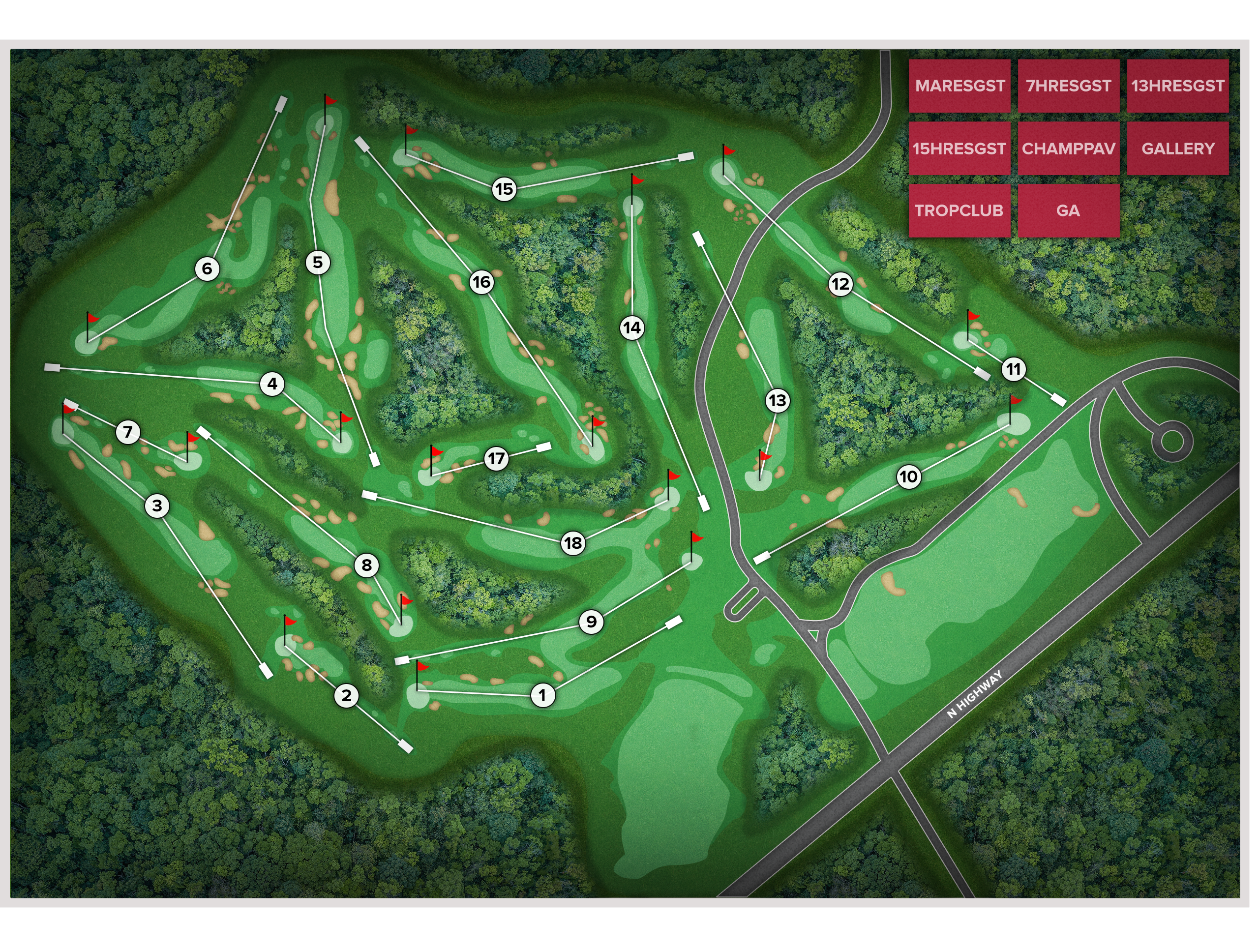Choose the hole 3 number marker
The image size is (1259, 952).
click(157, 506)
